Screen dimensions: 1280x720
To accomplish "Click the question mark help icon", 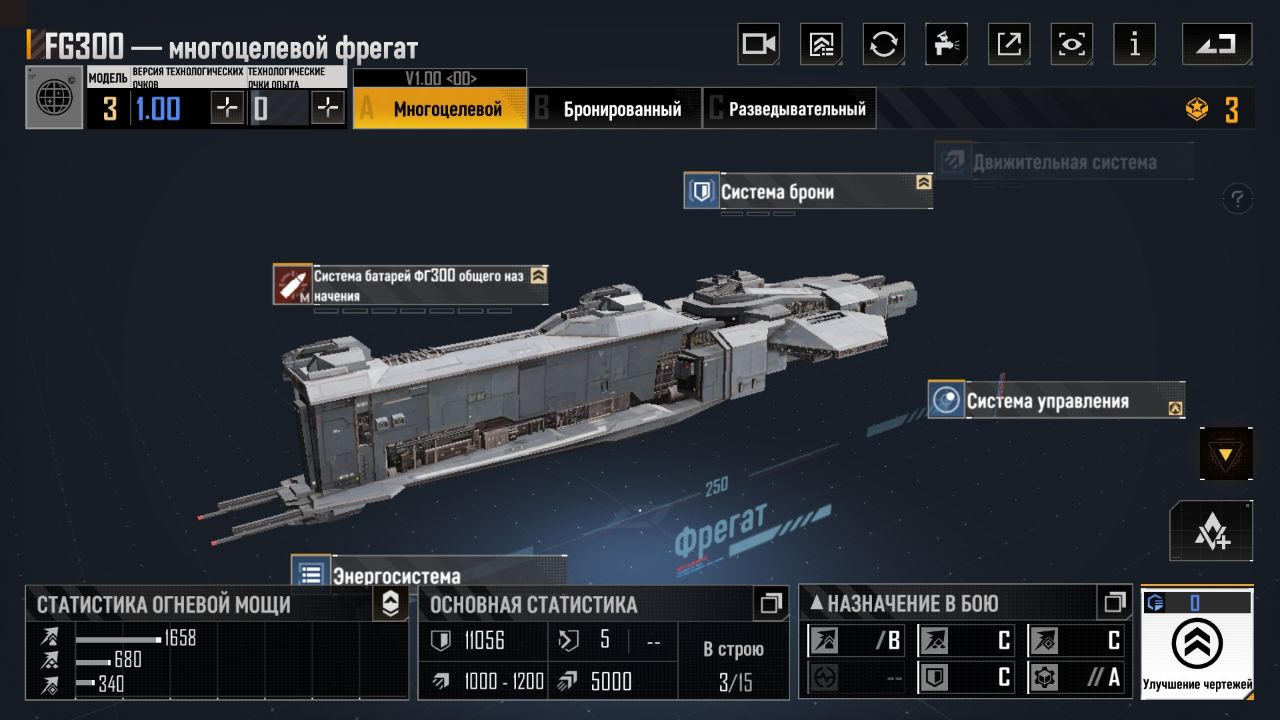I will point(1238,198).
